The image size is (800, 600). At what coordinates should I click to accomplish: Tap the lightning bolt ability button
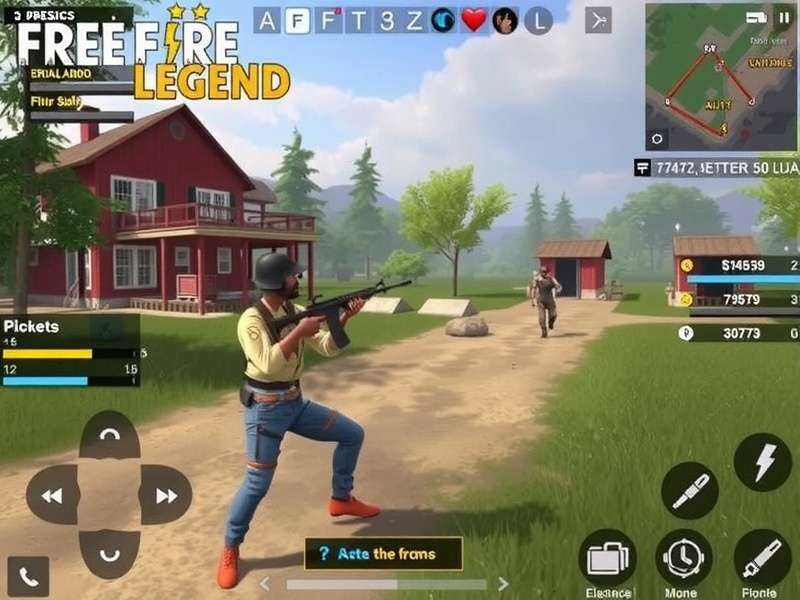[x=762, y=462]
